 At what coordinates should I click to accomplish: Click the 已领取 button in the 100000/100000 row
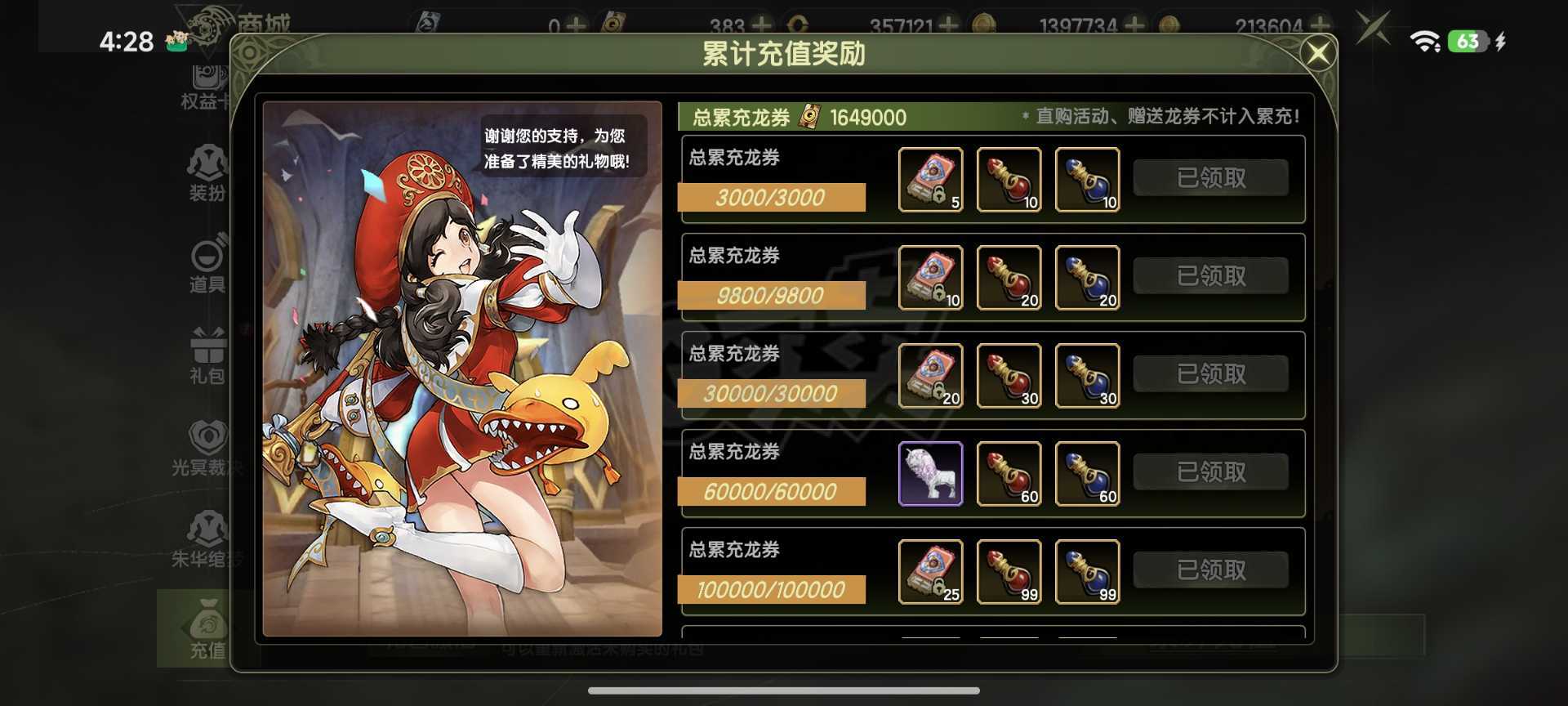pos(1211,570)
